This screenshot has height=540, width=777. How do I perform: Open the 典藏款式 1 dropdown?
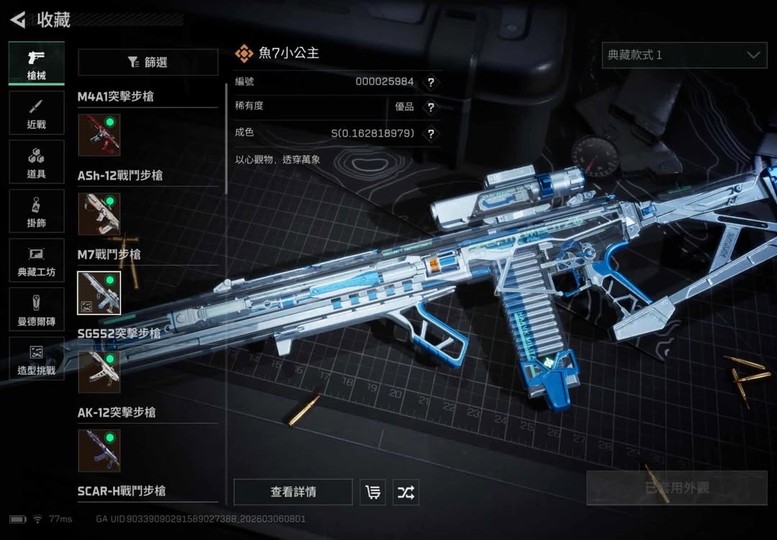(684, 55)
